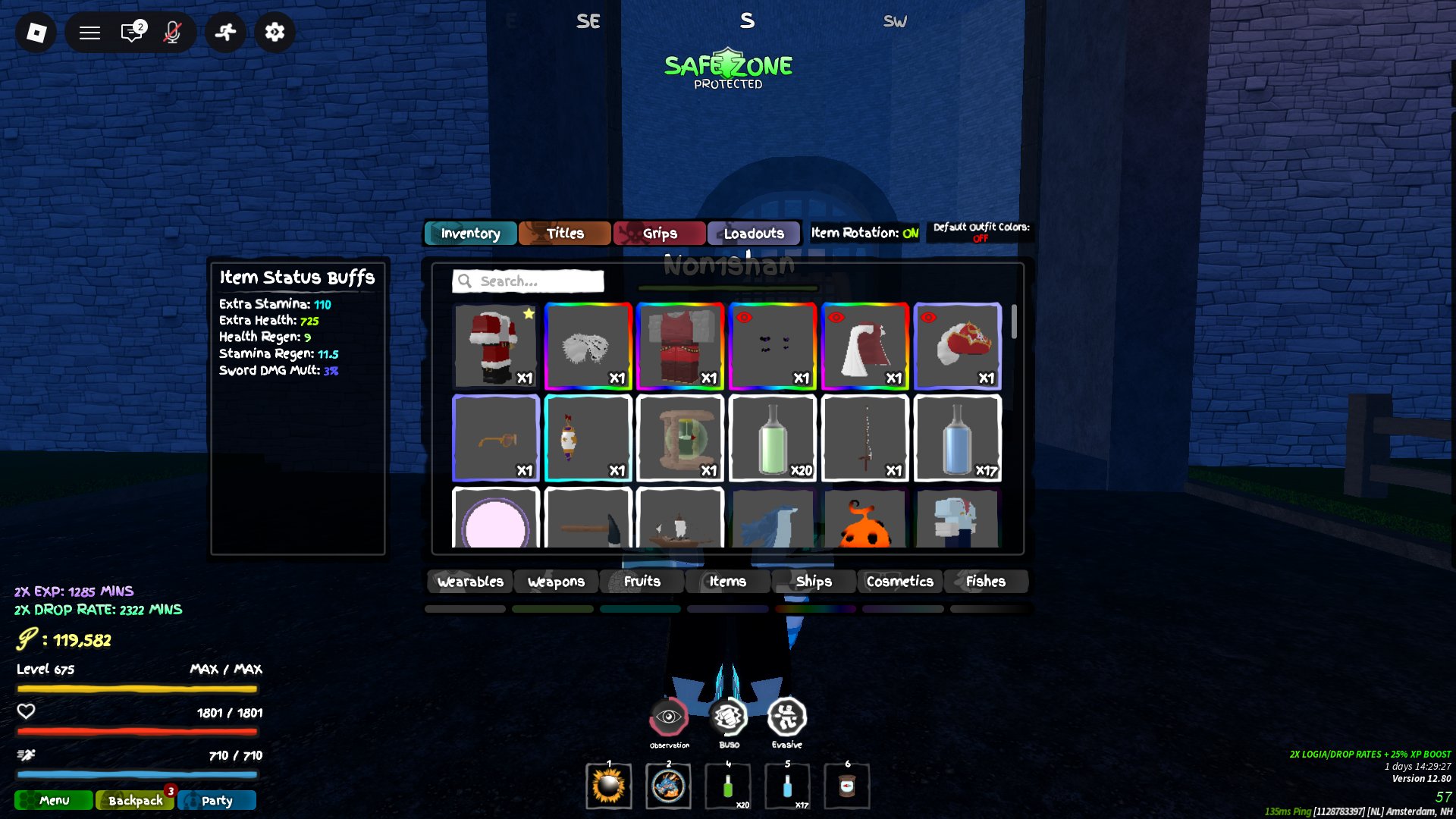Select the Buso ability icon
The image size is (1456, 819).
coord(728,717)
